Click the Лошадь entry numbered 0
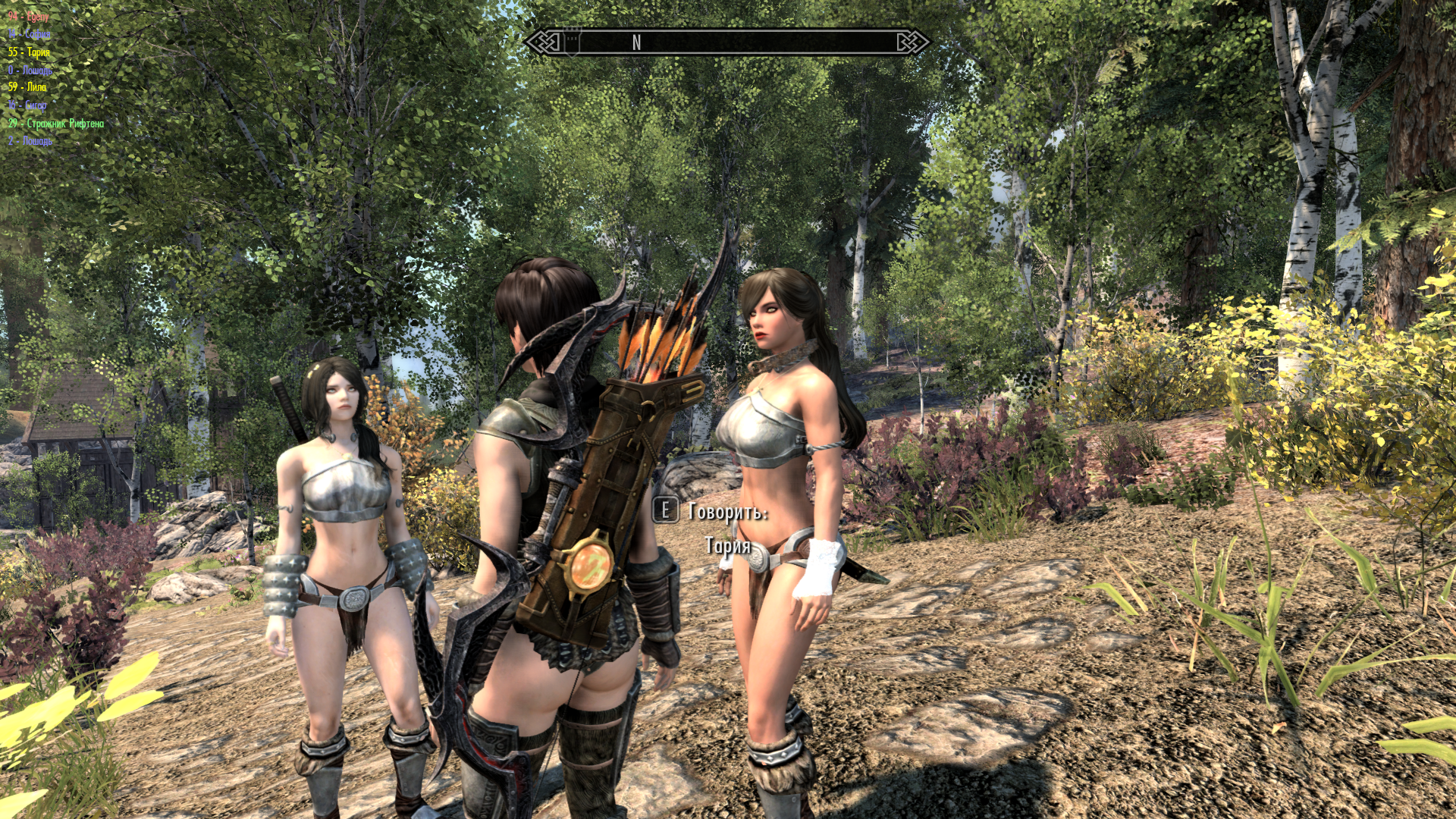 pos(30,70)
